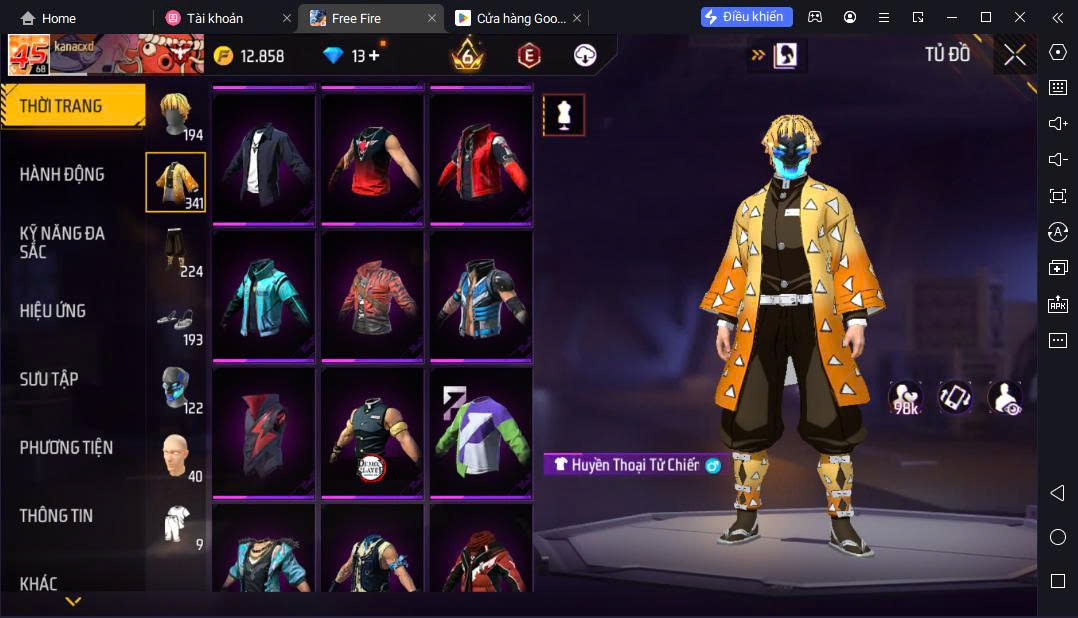Choose the hair subcategory with 194 items
The image size is (1078, 618).
[177, 115]
